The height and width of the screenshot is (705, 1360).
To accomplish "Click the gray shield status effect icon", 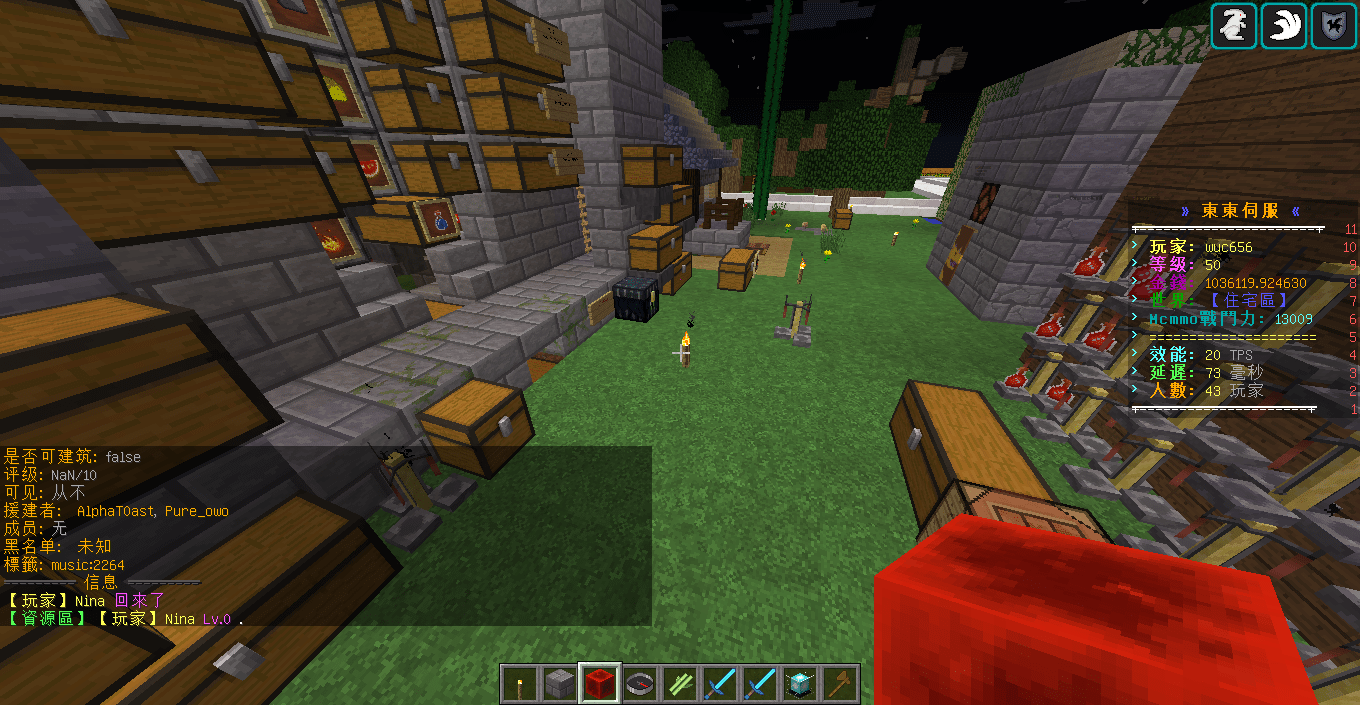I will click(1332, 25).
